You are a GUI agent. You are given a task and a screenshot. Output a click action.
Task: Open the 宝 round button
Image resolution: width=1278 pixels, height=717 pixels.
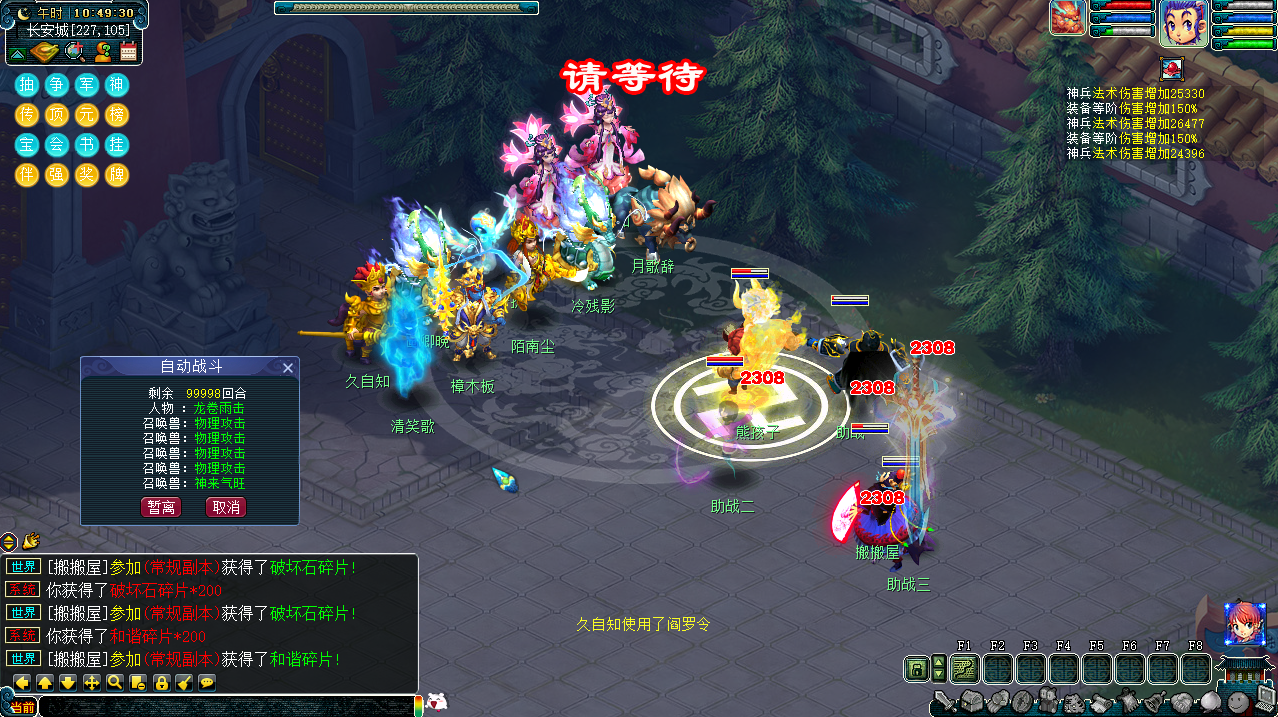point(26,145)
